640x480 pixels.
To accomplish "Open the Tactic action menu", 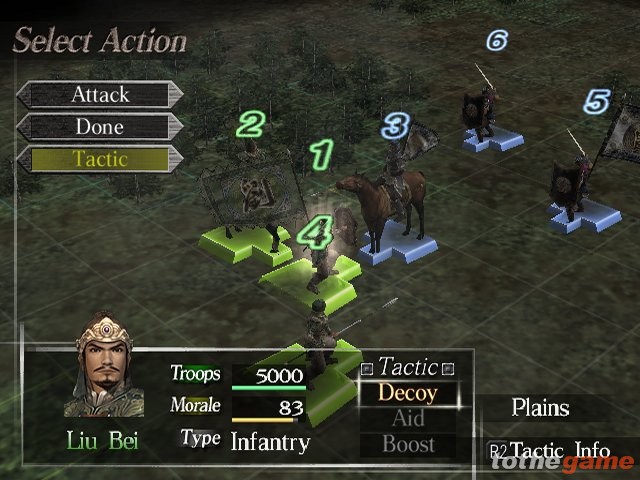I will (100, 159).
